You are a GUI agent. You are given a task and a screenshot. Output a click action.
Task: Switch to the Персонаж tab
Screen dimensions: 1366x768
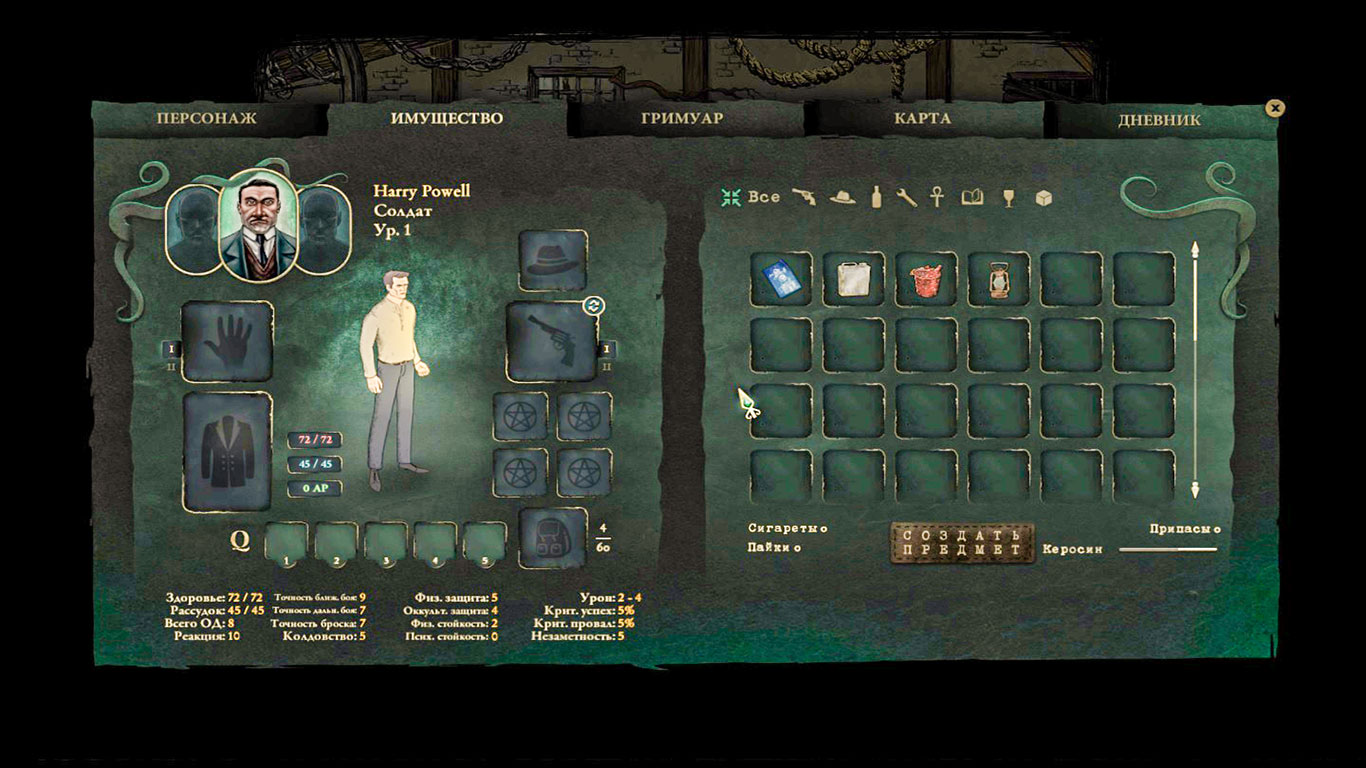(x=206, y=118)
